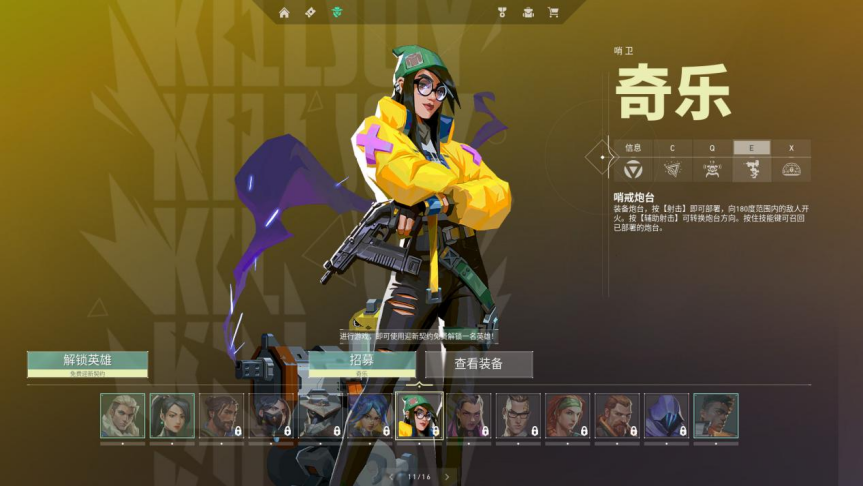Show the X ultimate ability tab
The width and height of the screenshot is (863, 486).
(791, 148)
